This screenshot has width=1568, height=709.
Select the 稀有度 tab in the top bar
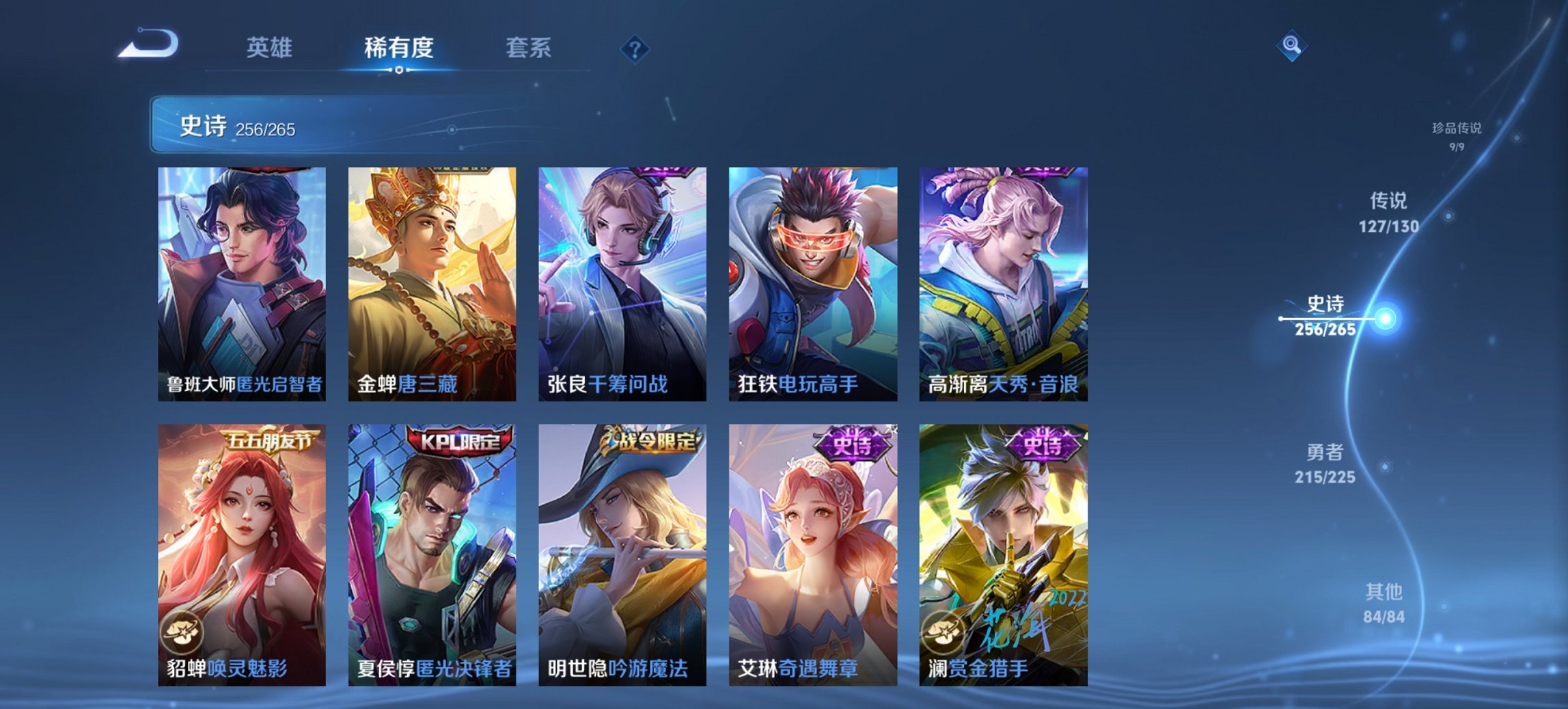click(x=398, y=48)
